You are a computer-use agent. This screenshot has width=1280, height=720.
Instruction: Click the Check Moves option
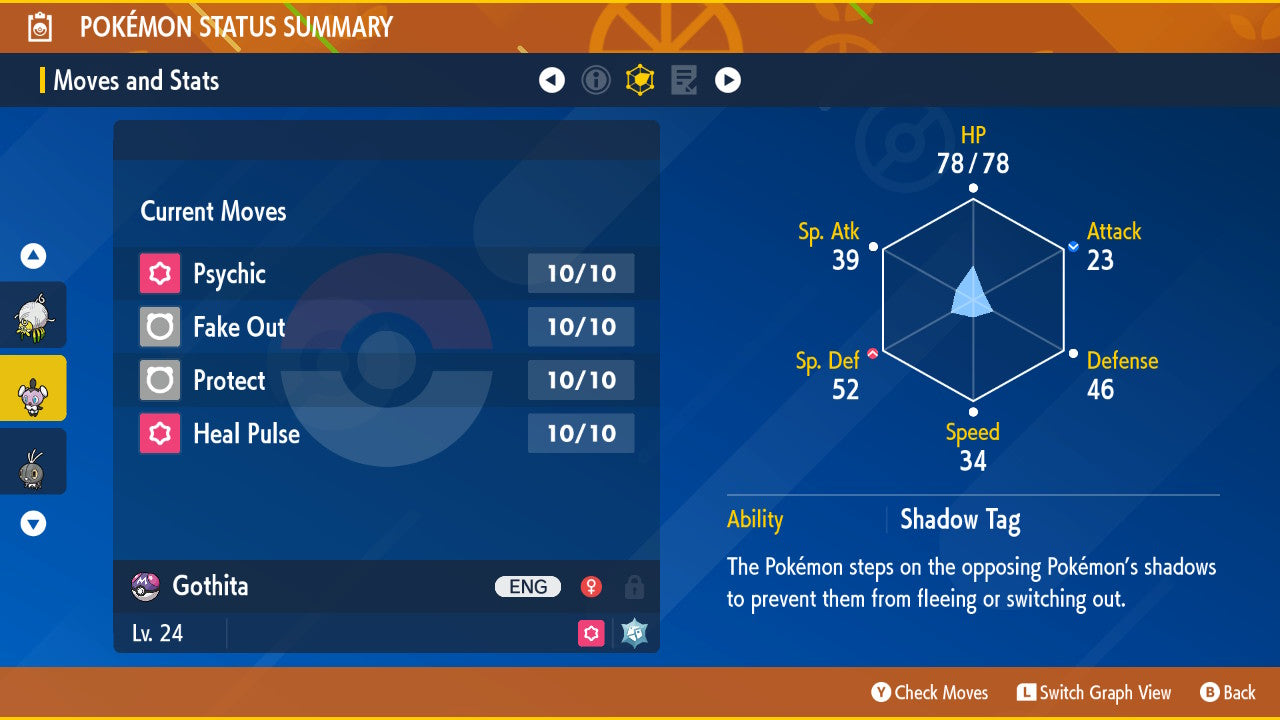coord(929,693)
